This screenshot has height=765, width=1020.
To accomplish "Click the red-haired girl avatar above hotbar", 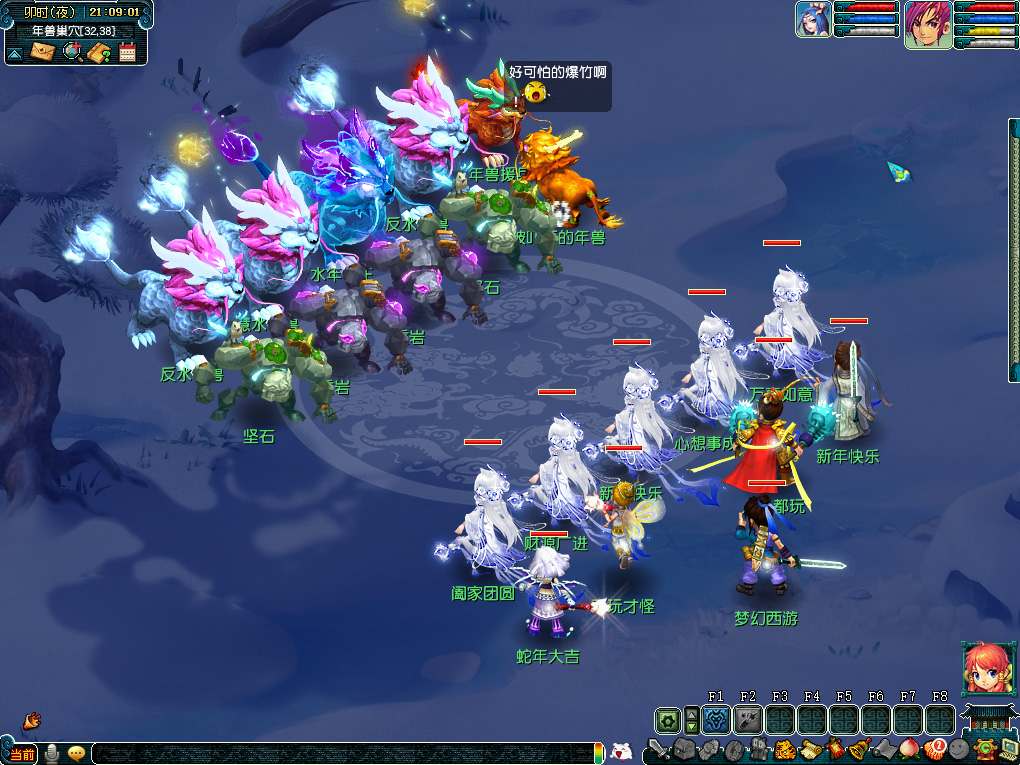I will tap(981, 667).
